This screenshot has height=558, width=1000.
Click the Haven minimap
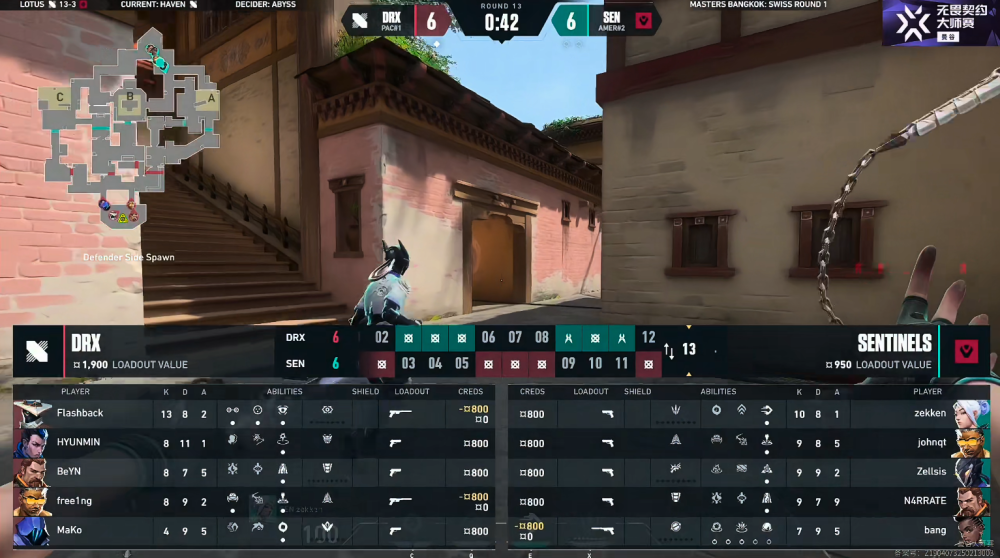[128, 125]
